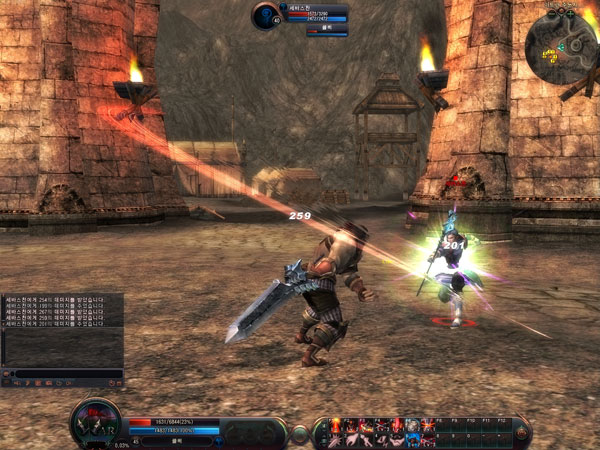The width and height of the screenshot is (600, 450).
Task: Use the white-orb skill in hotbar top row
Action: (413, 425)
